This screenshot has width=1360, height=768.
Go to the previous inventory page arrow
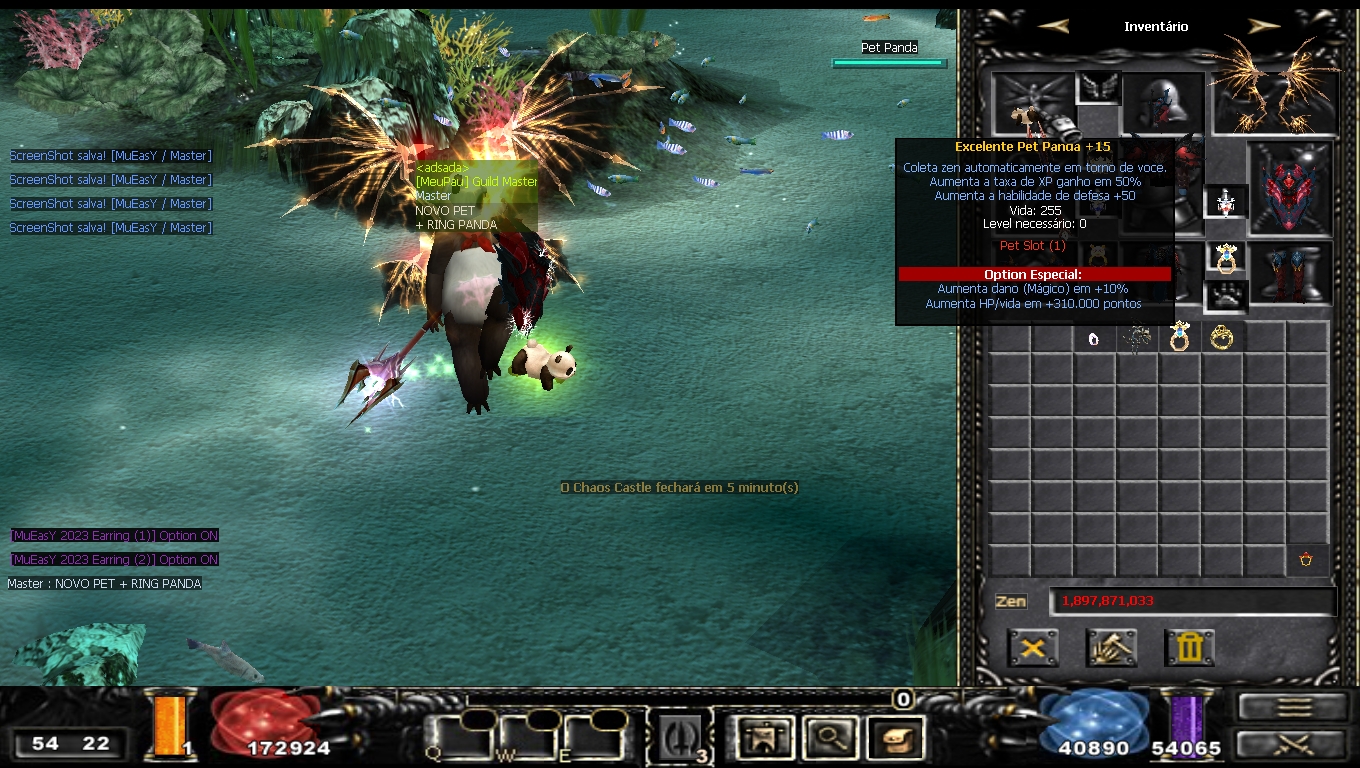(1053, 26)
